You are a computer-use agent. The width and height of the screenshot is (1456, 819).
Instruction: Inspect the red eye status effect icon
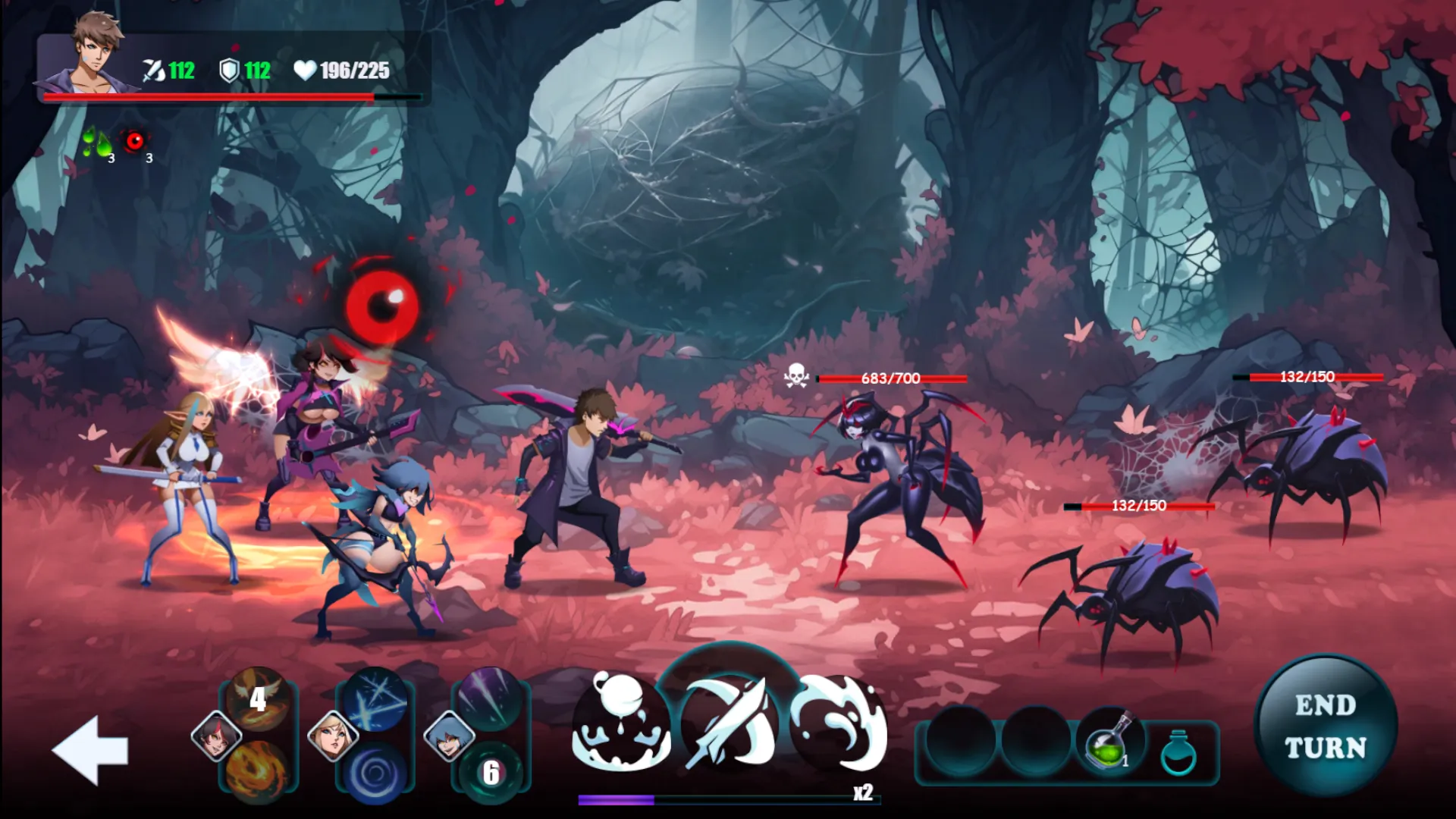[x=135, y=141]
